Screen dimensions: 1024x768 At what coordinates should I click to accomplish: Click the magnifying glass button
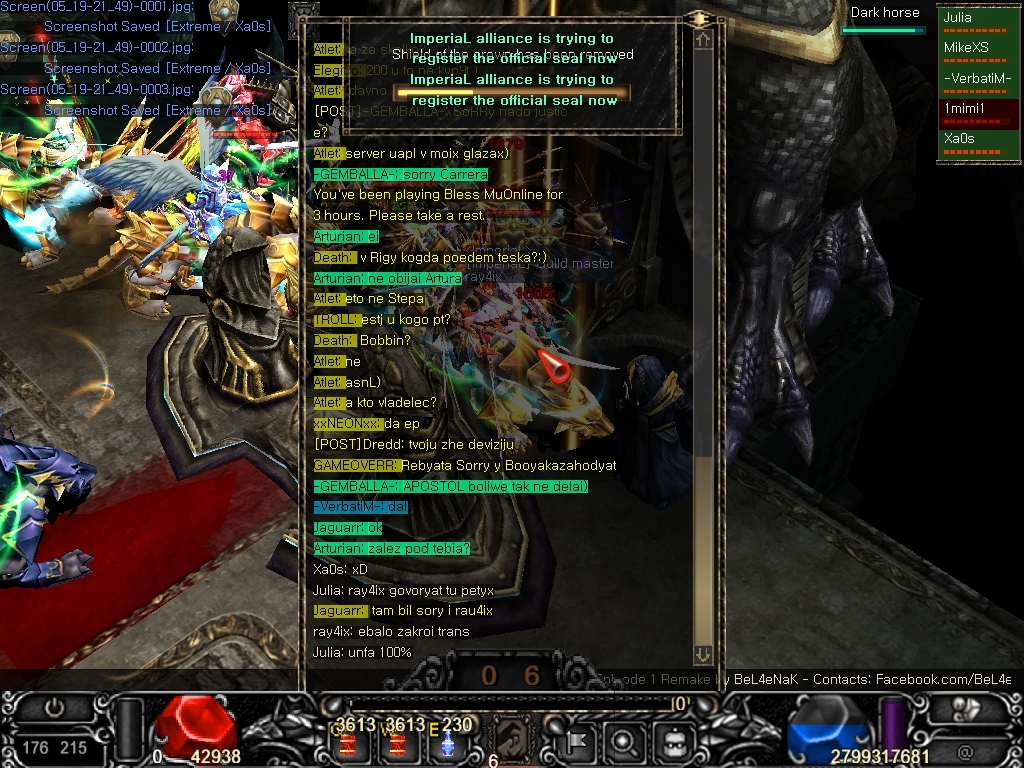pyautogui.click(x=624, y=742)
